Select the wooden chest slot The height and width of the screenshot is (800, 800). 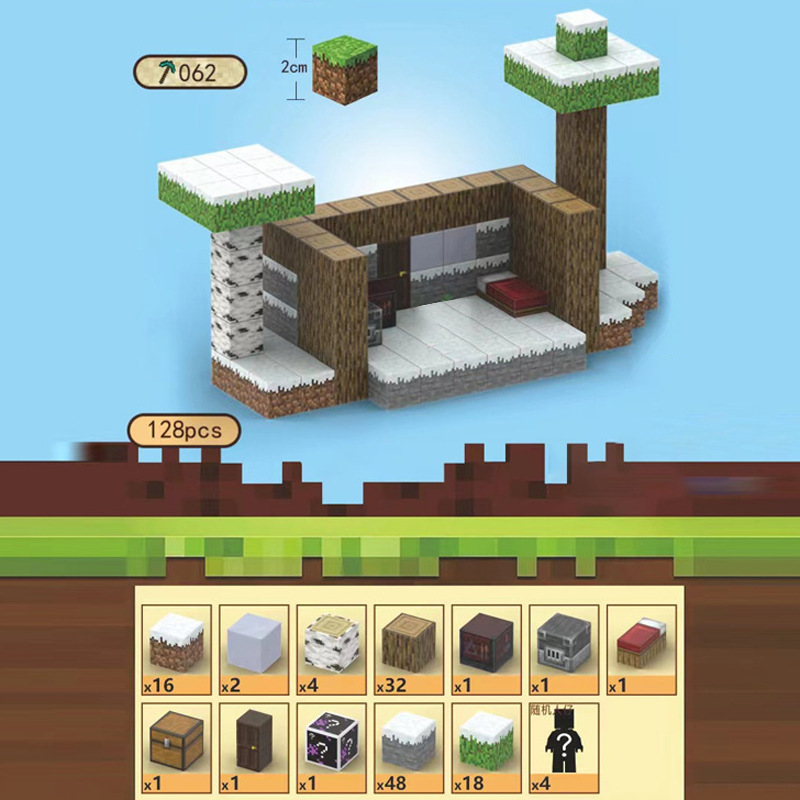click(x=176, y=742)
